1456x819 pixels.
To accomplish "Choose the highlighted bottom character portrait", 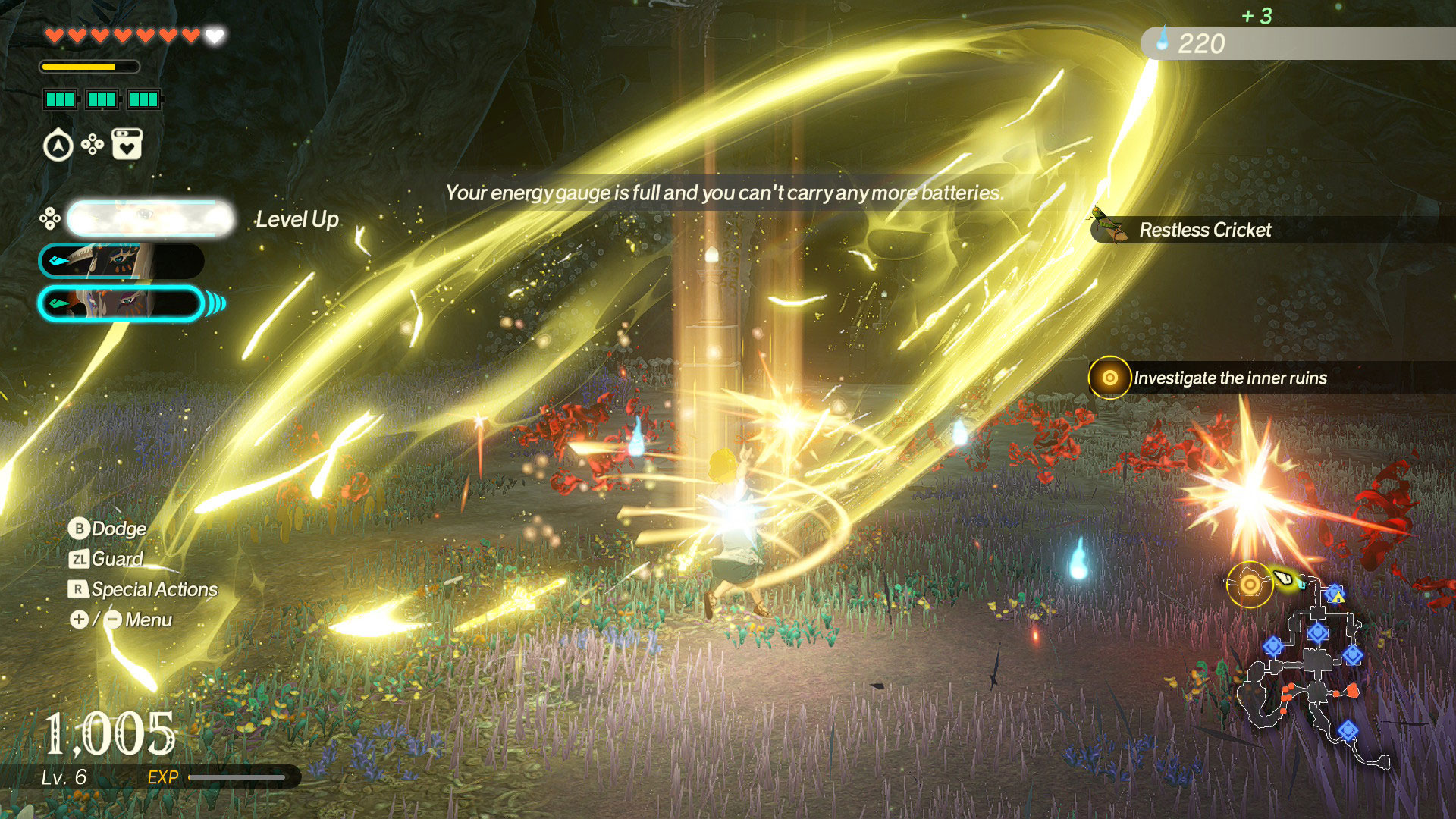I will coord(121,303).
